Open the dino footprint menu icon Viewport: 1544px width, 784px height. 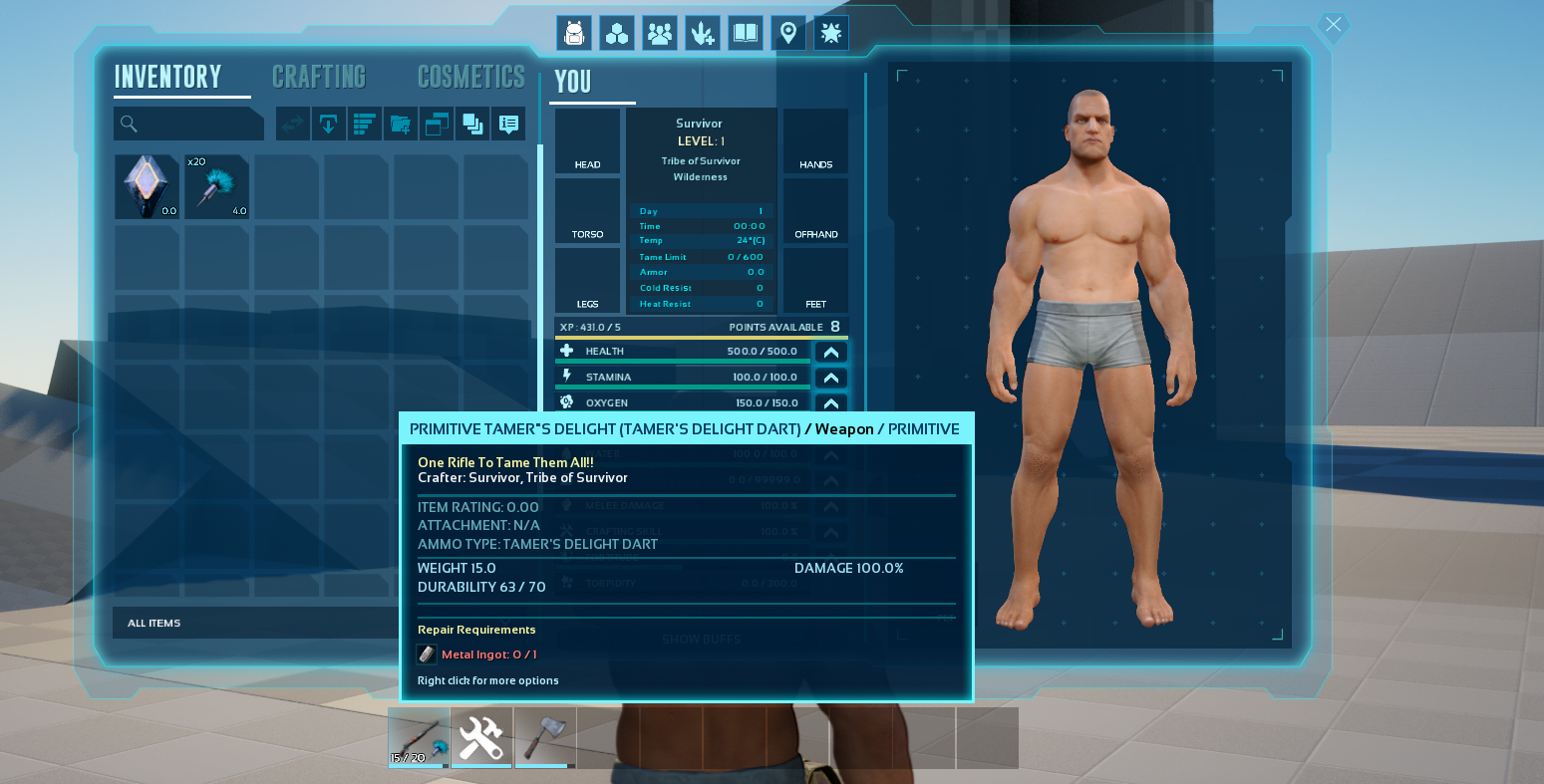click(703, 34)
